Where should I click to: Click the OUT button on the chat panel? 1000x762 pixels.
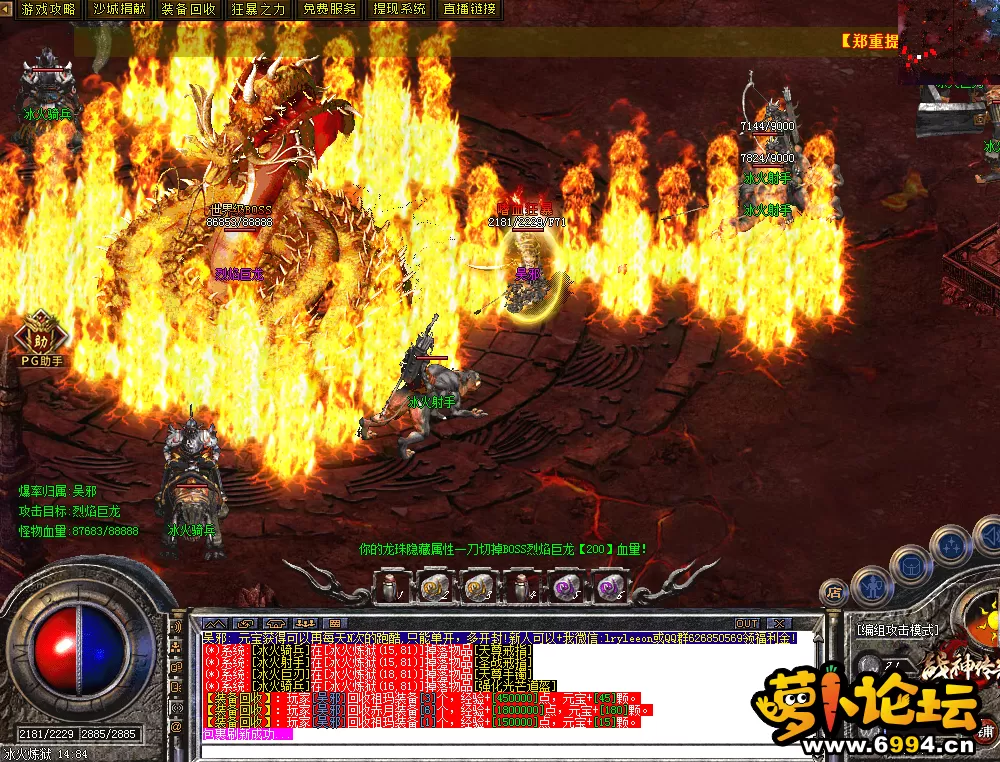(747, 623)
